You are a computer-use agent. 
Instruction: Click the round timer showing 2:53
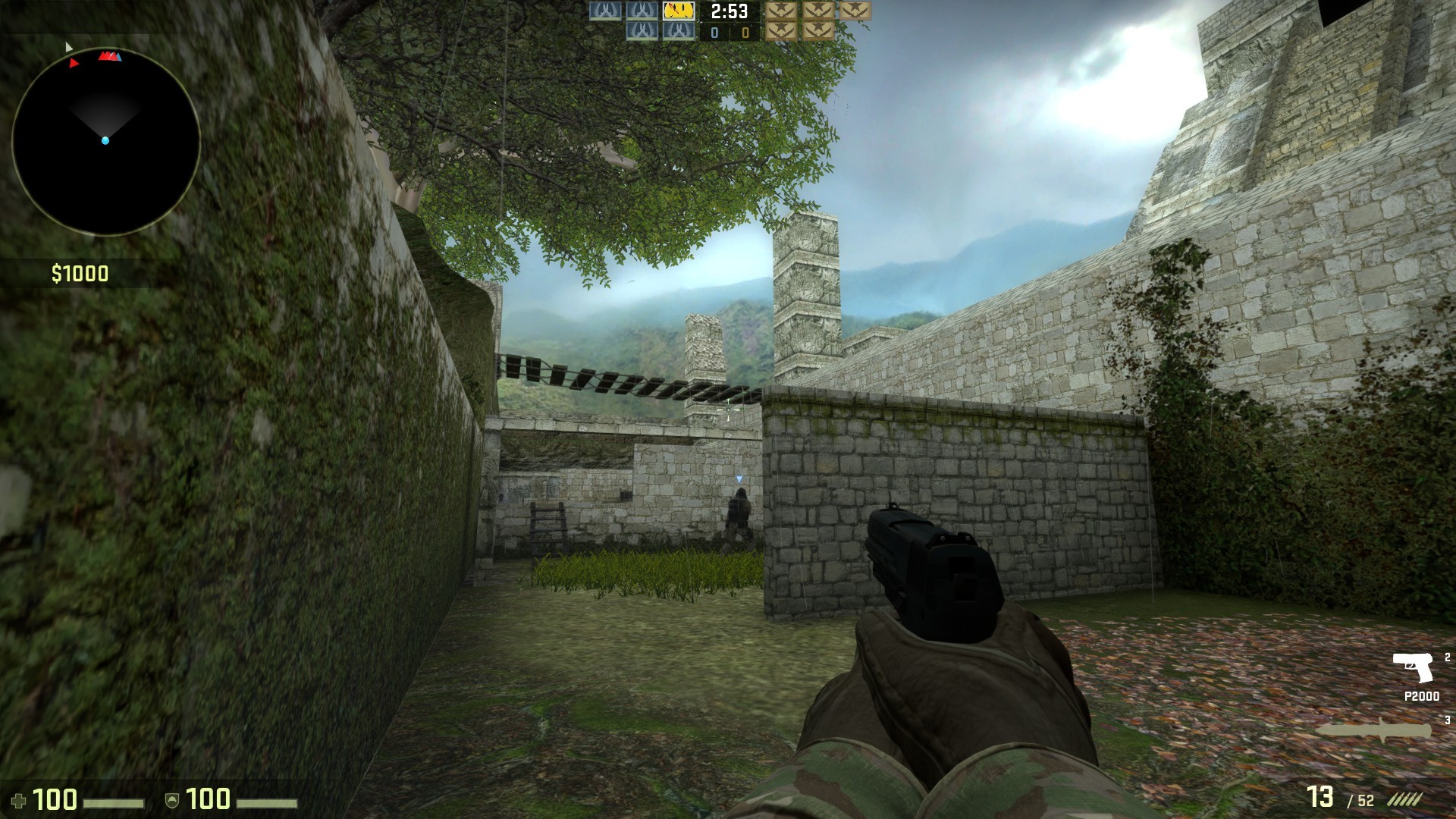(x=728, y=11)
